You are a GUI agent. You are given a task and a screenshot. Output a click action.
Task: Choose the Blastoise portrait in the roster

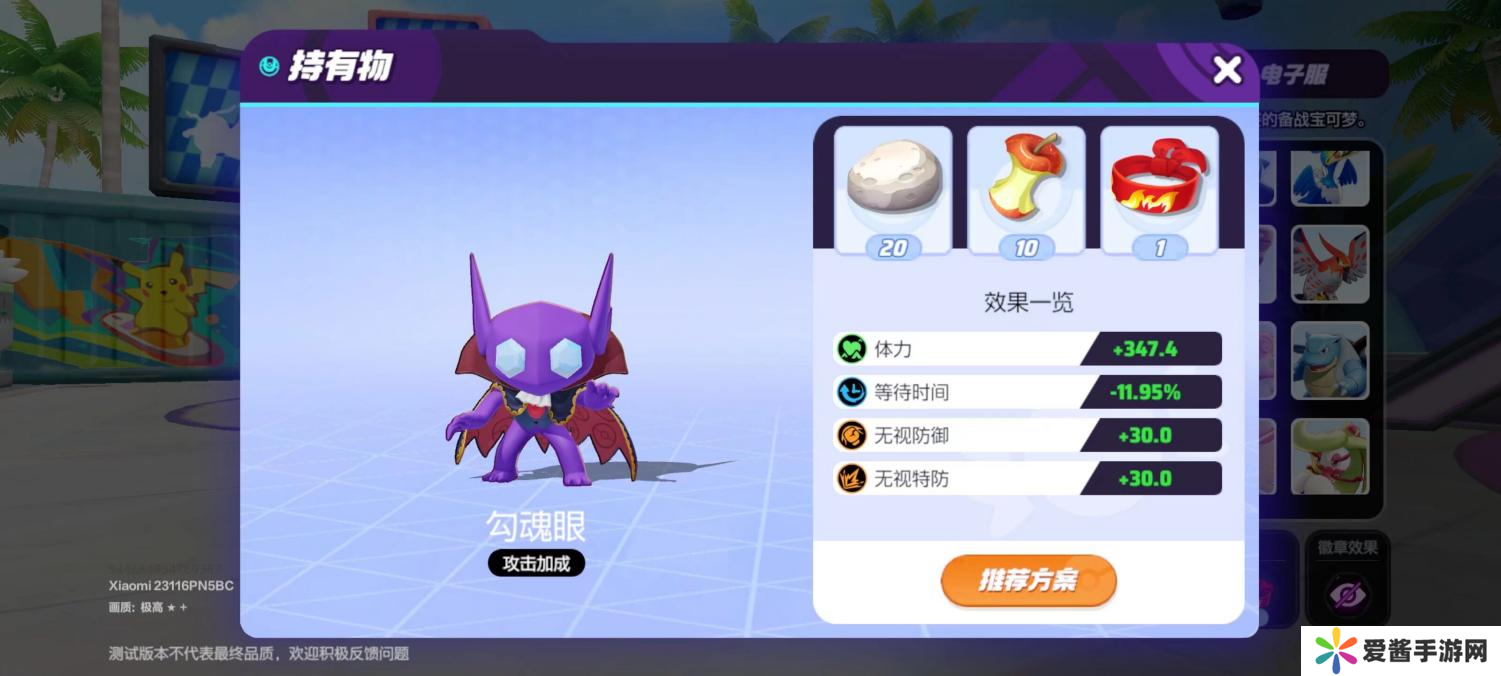coord(1329,360)
